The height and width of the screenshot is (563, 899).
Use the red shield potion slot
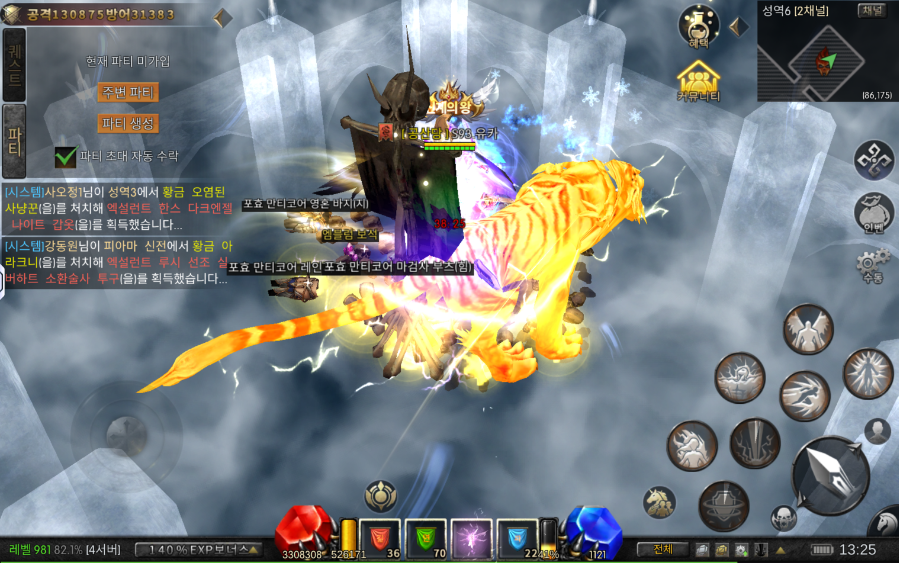click(379, 537)
